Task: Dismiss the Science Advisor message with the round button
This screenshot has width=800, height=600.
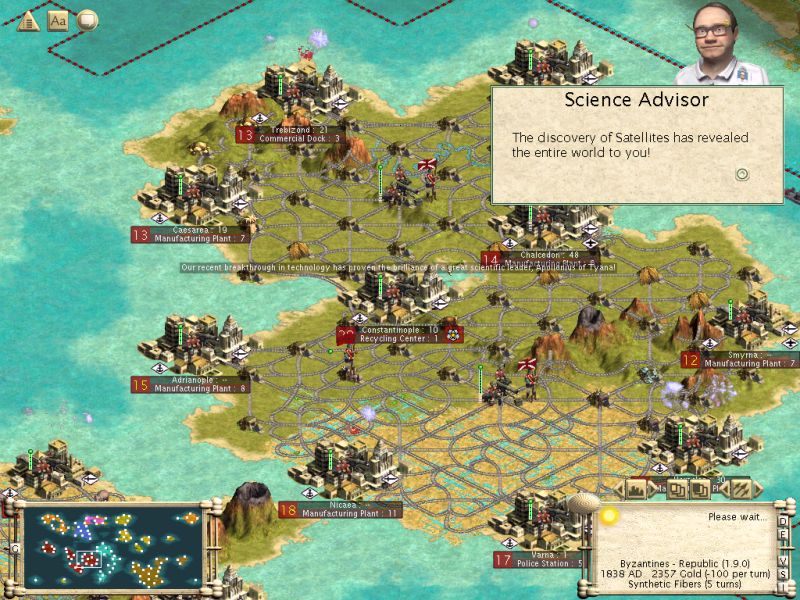Action: (x=742, y=173)
